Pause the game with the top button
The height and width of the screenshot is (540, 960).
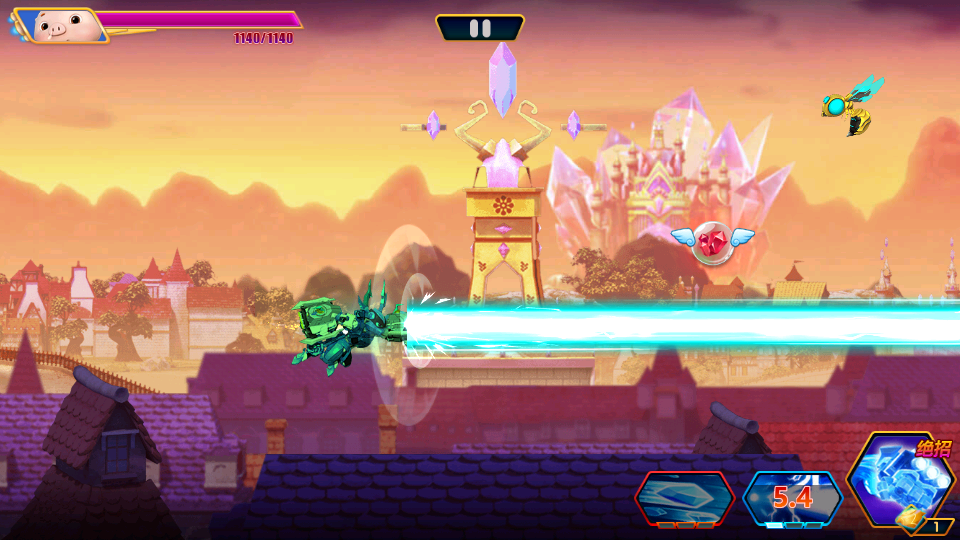coord(480,28)
